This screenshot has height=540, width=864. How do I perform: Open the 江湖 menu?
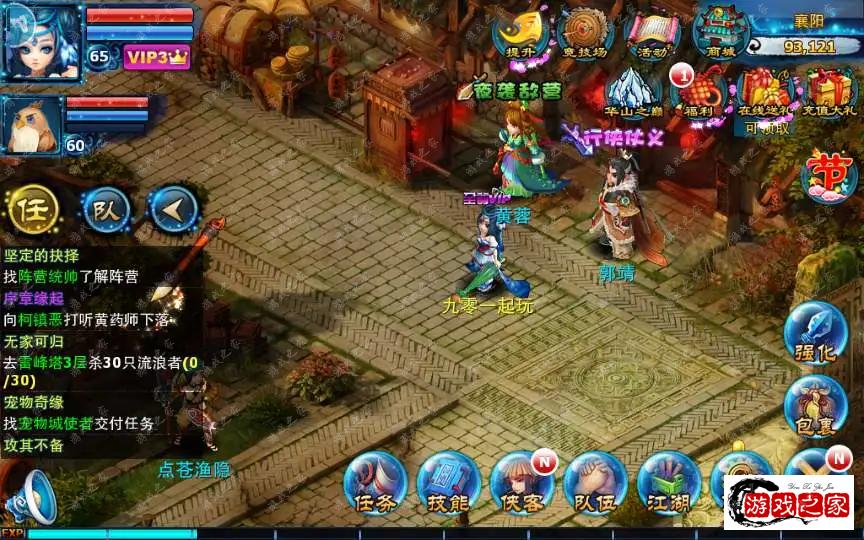click(x=668, y=483)
